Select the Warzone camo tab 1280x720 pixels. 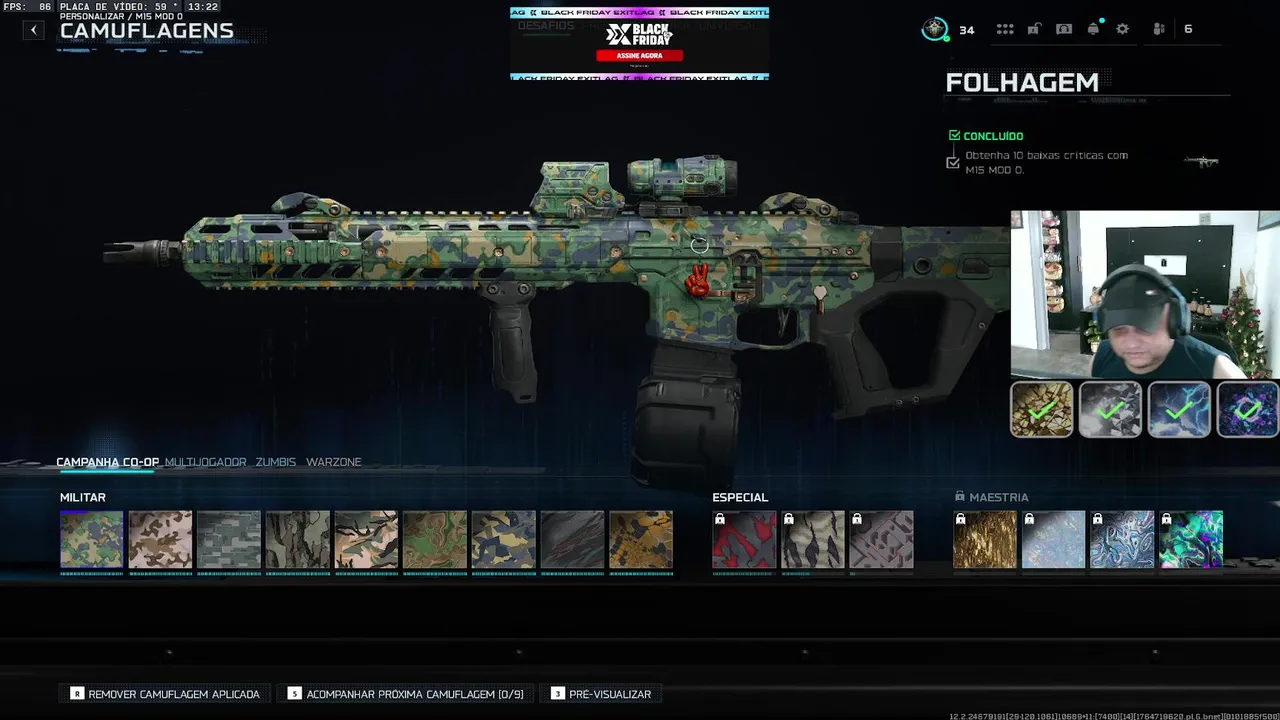333,462
